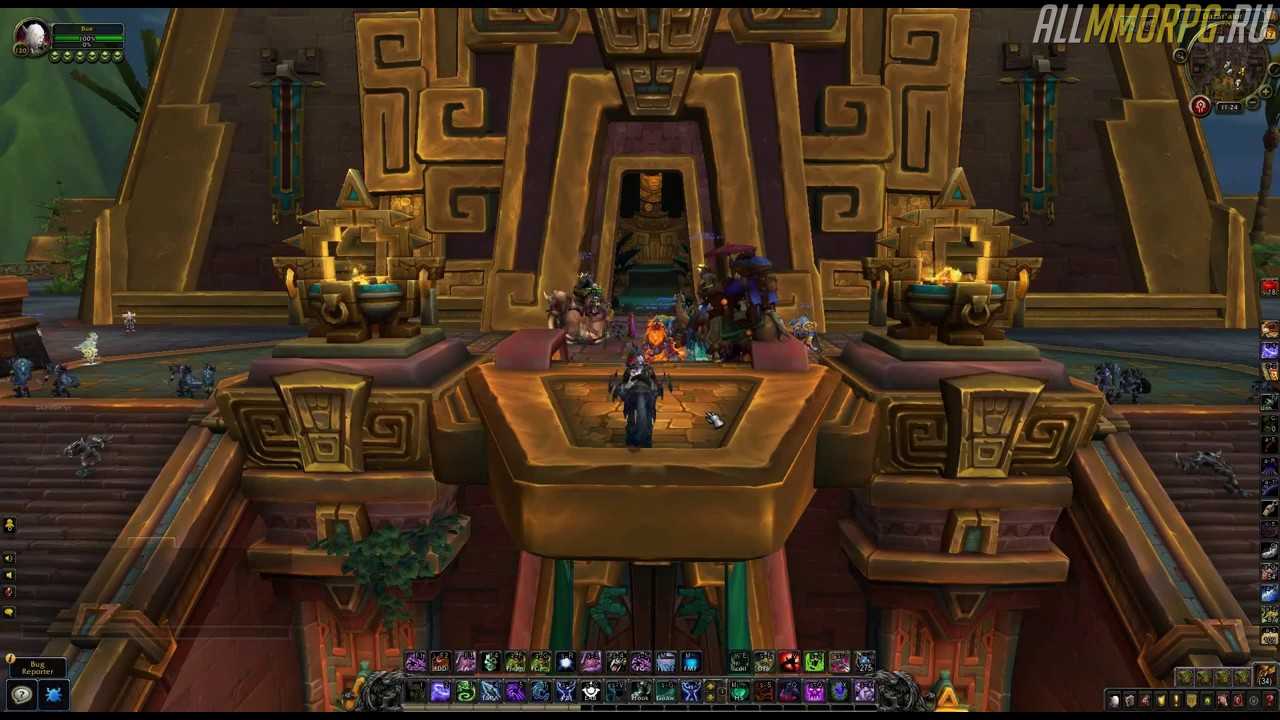The width and height of the screenshot is (1280, 720).
Task: Click the red Horde emblem by minimap
Action: (1201, 106)
